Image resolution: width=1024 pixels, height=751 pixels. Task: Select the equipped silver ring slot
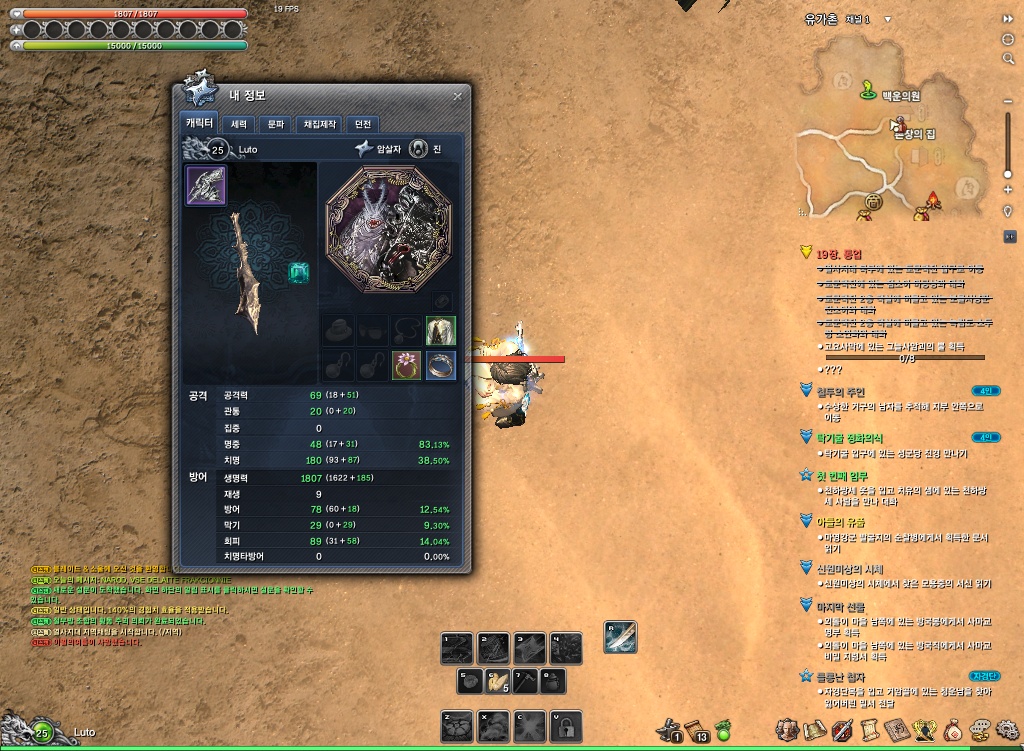441,365
